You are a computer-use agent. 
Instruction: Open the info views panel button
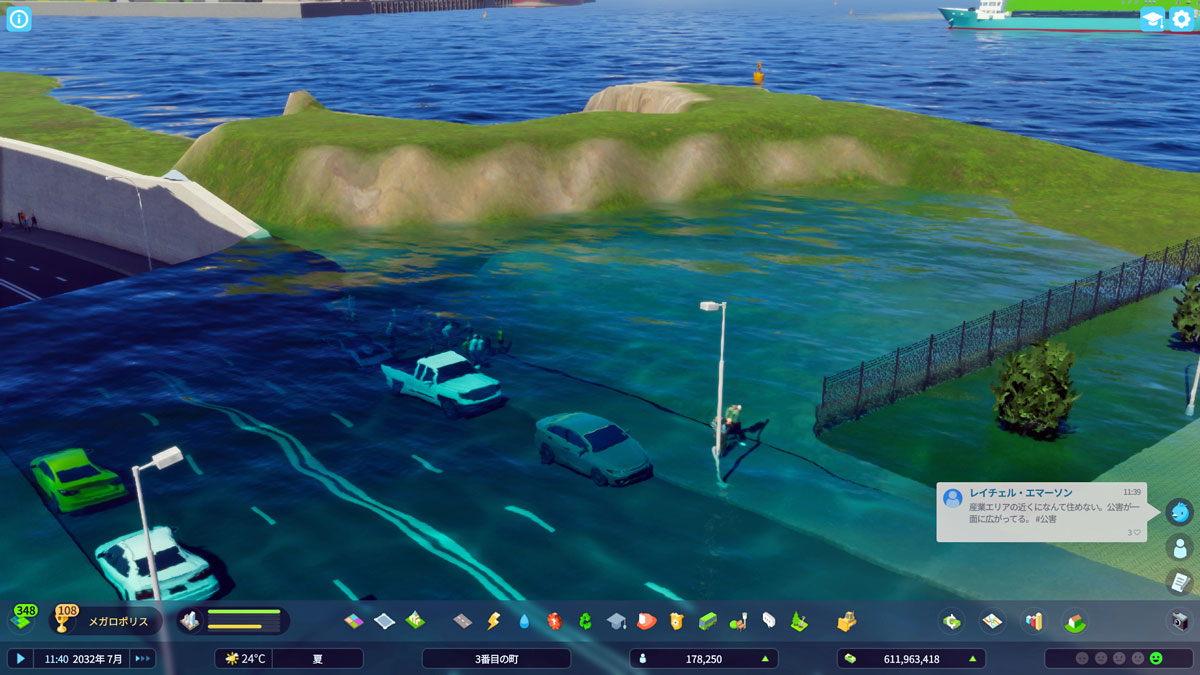point(19,19)
